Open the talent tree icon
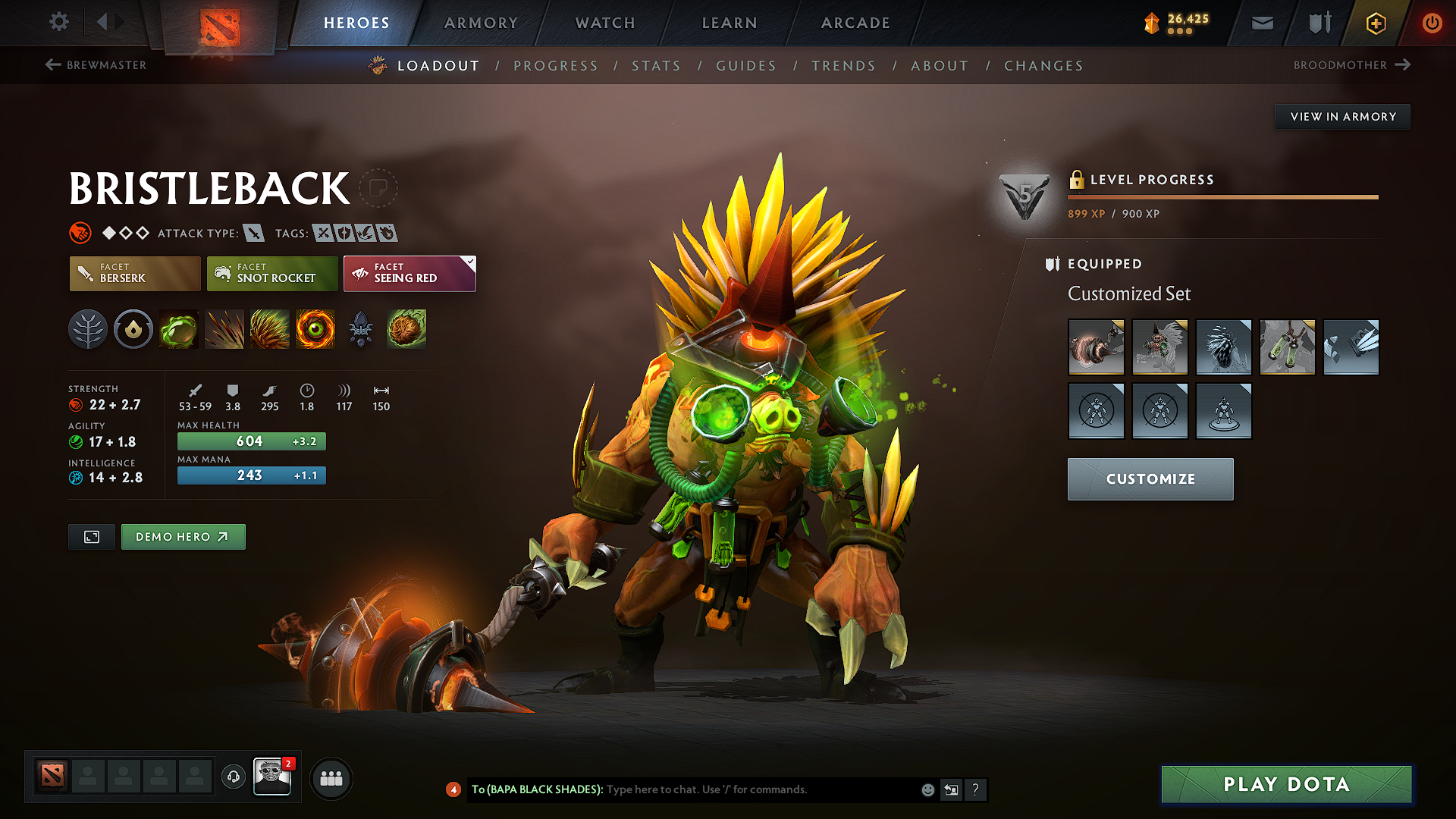1456x819 pixels. coord(88,329)
